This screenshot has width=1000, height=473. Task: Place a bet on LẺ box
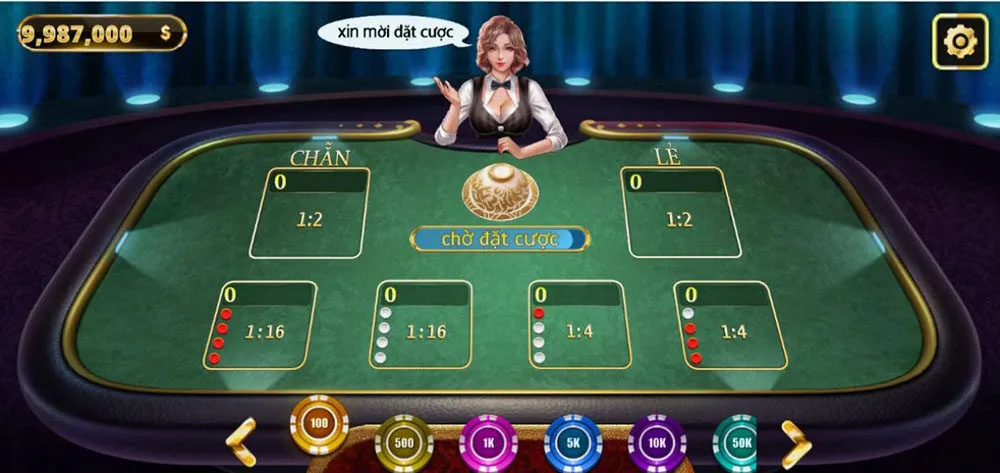679,213
